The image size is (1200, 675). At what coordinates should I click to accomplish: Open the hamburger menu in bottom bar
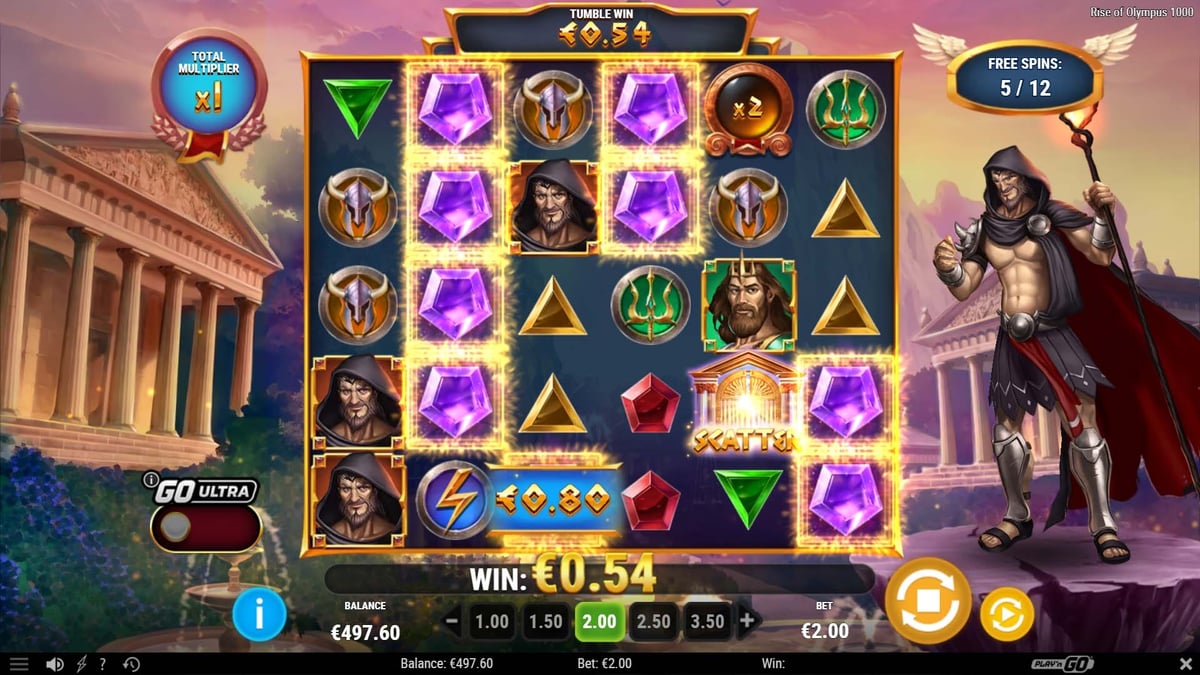point(19,664)
